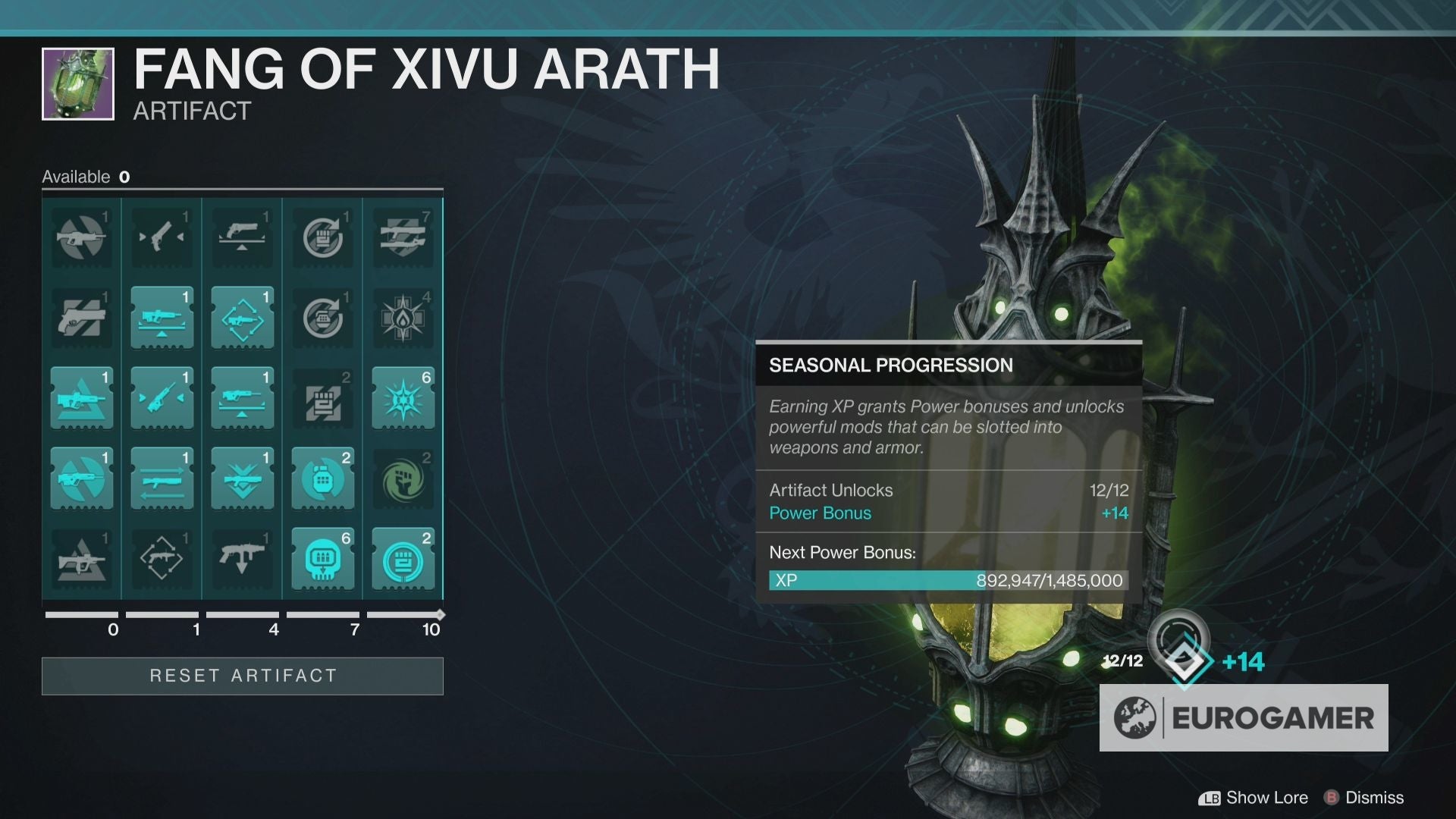Select the grenade-with-circle mod in column four
Screen dimensions: 1456x819
(322, 479)
